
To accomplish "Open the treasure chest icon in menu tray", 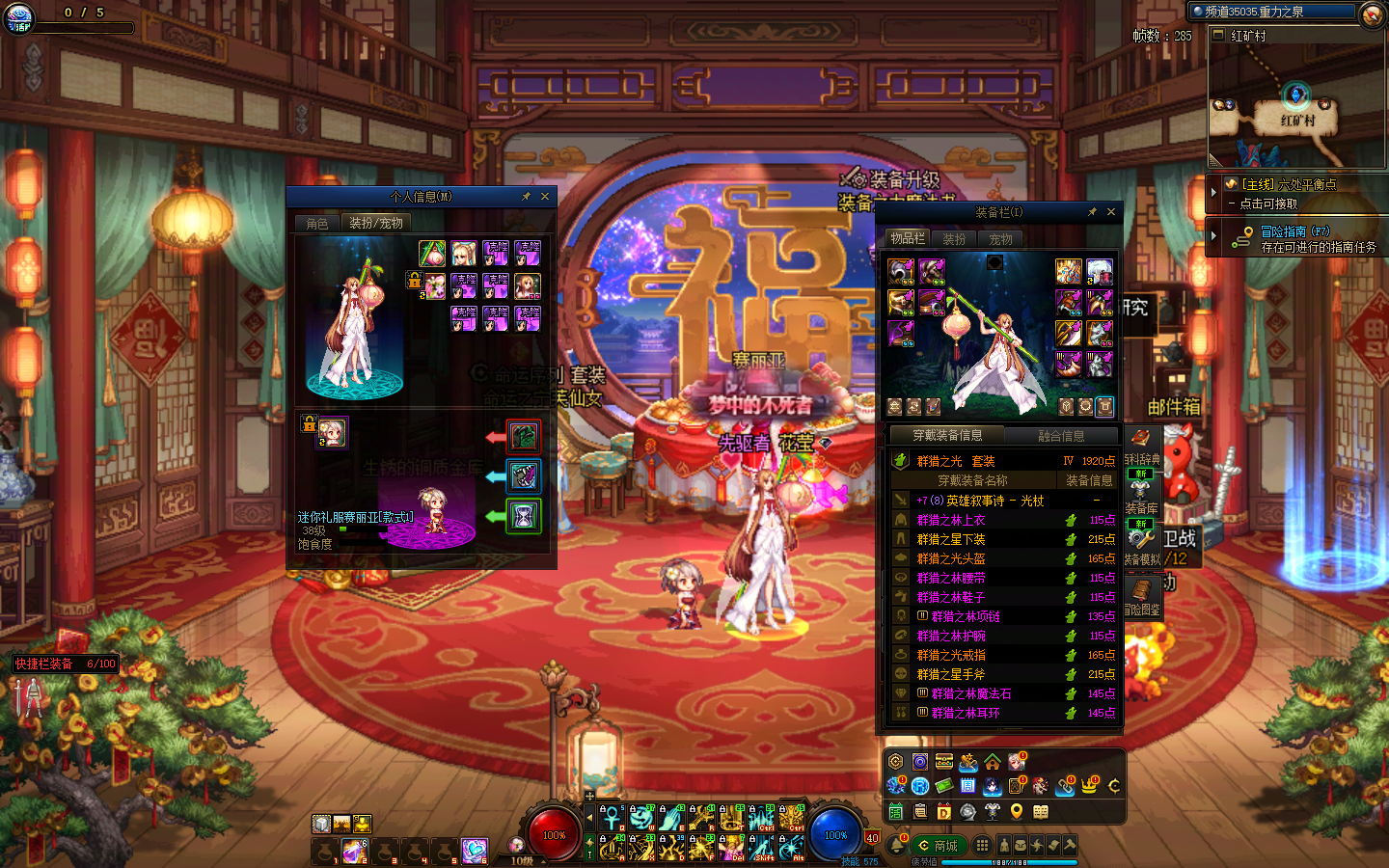I will [944, 762].
